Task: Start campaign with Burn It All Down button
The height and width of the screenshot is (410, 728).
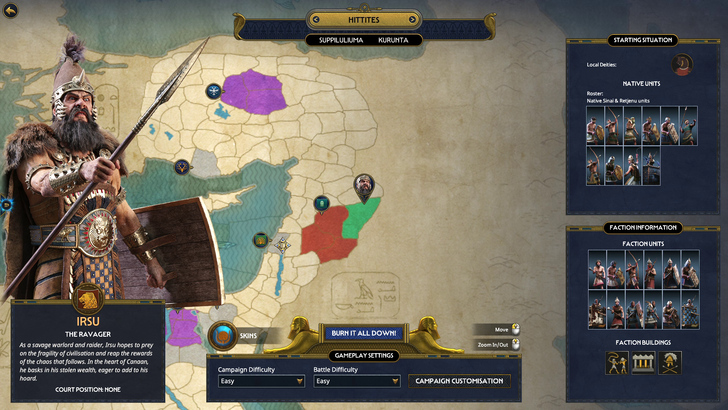Action: [x=364, y=333]
